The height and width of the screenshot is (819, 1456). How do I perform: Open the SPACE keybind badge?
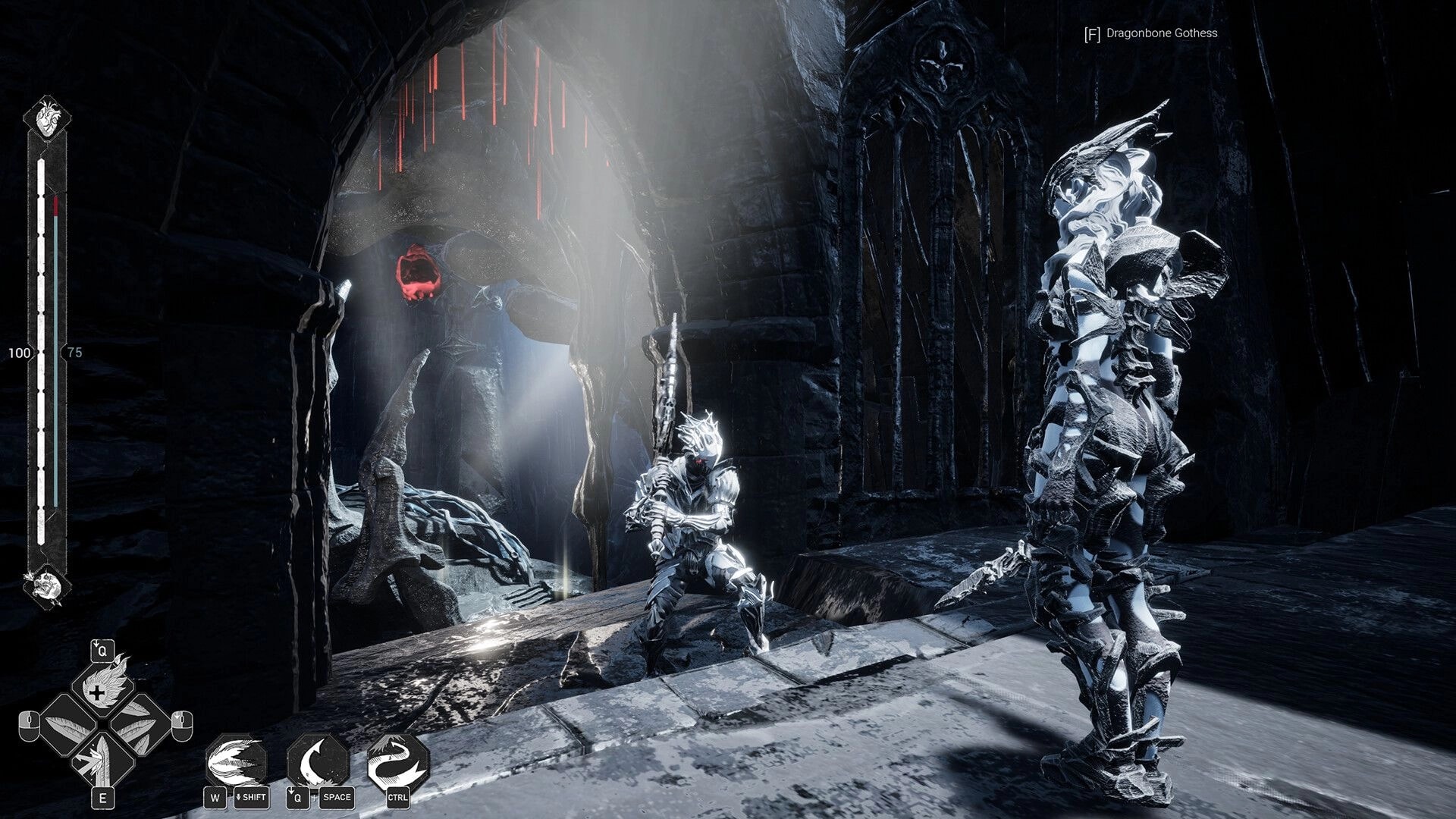coord(336,798)
